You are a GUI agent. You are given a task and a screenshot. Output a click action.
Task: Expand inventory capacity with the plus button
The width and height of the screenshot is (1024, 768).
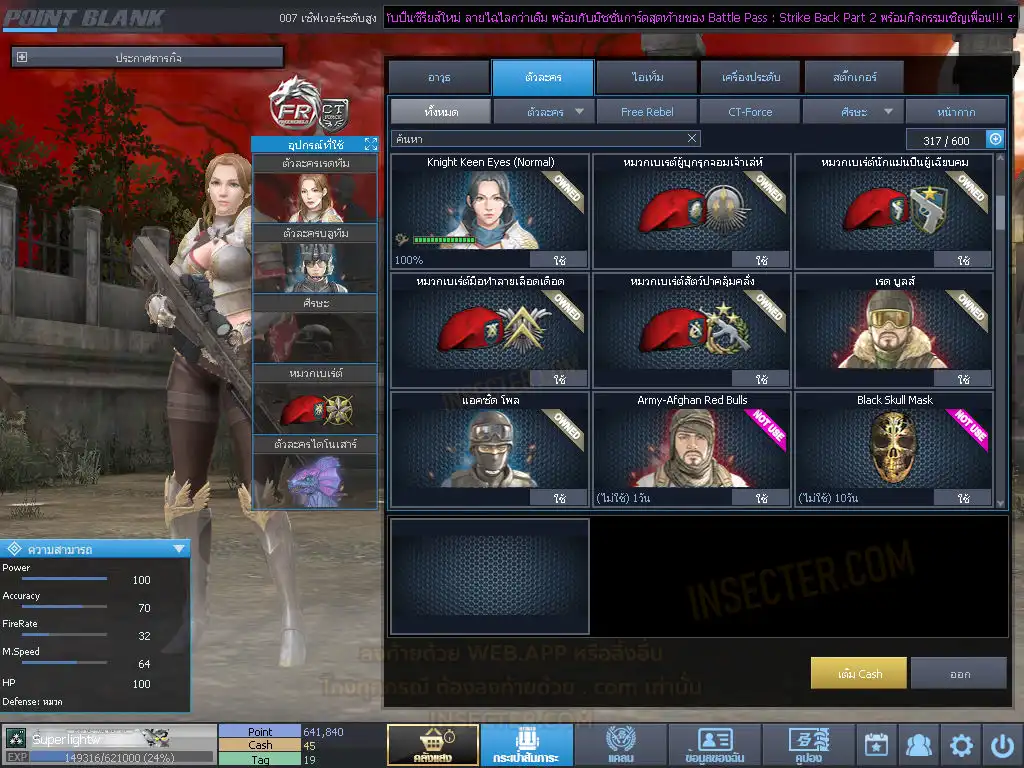(x=995, y=140)
